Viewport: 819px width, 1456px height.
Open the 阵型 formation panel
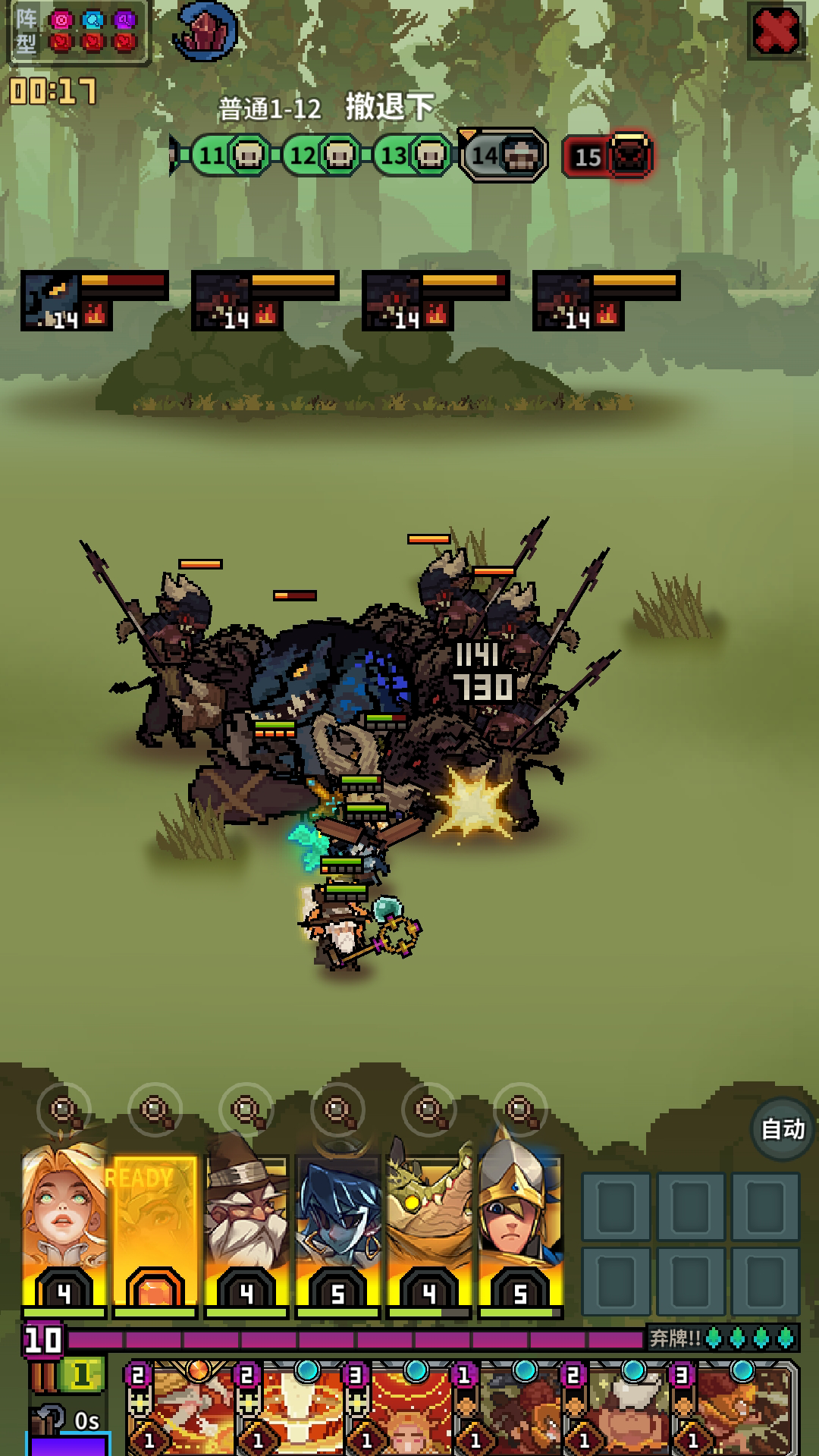coord(77,32)
